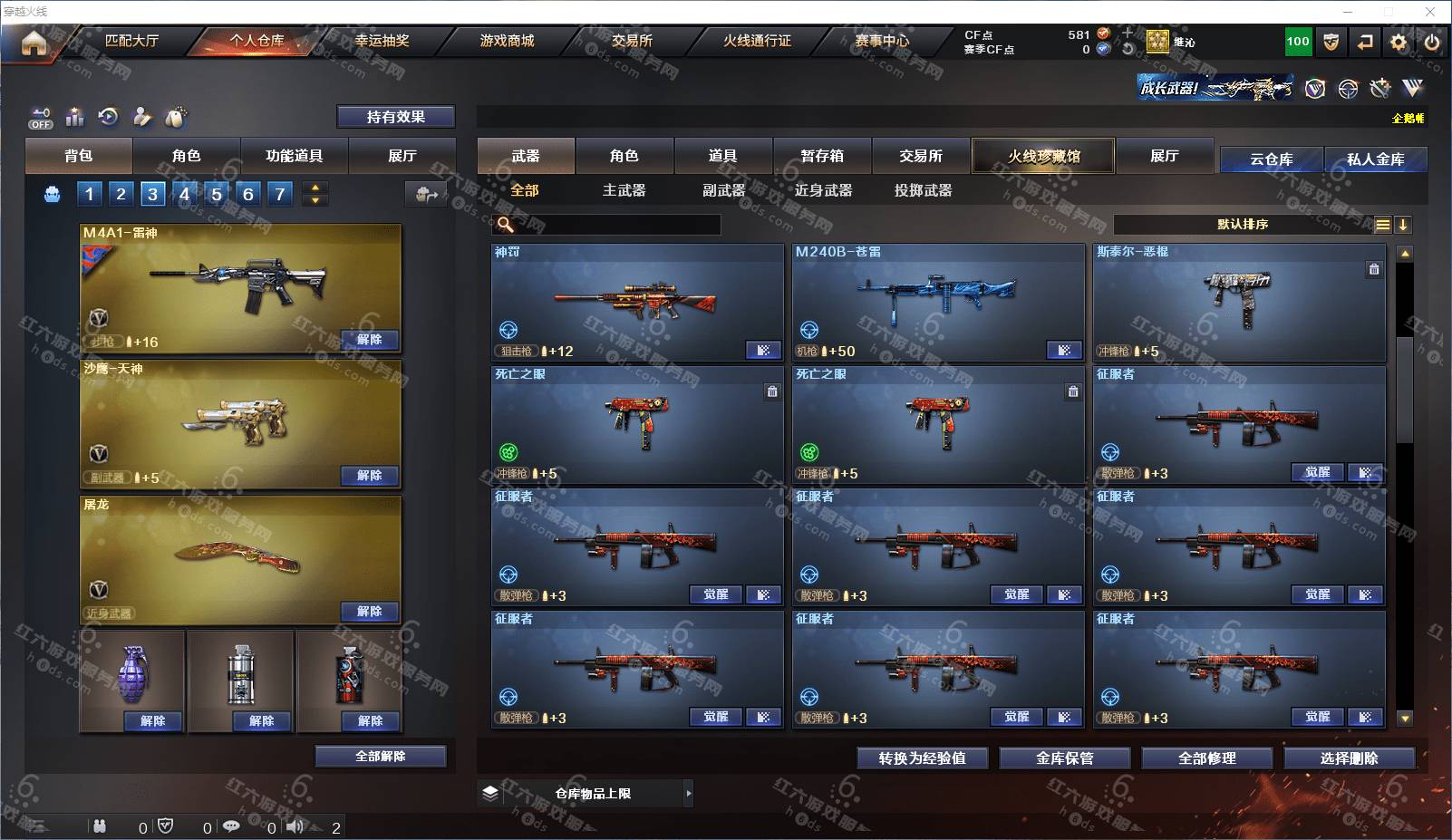Click the 全部修理 repair all button
The image size is (1452, 840).
[x=1206, y=758]
